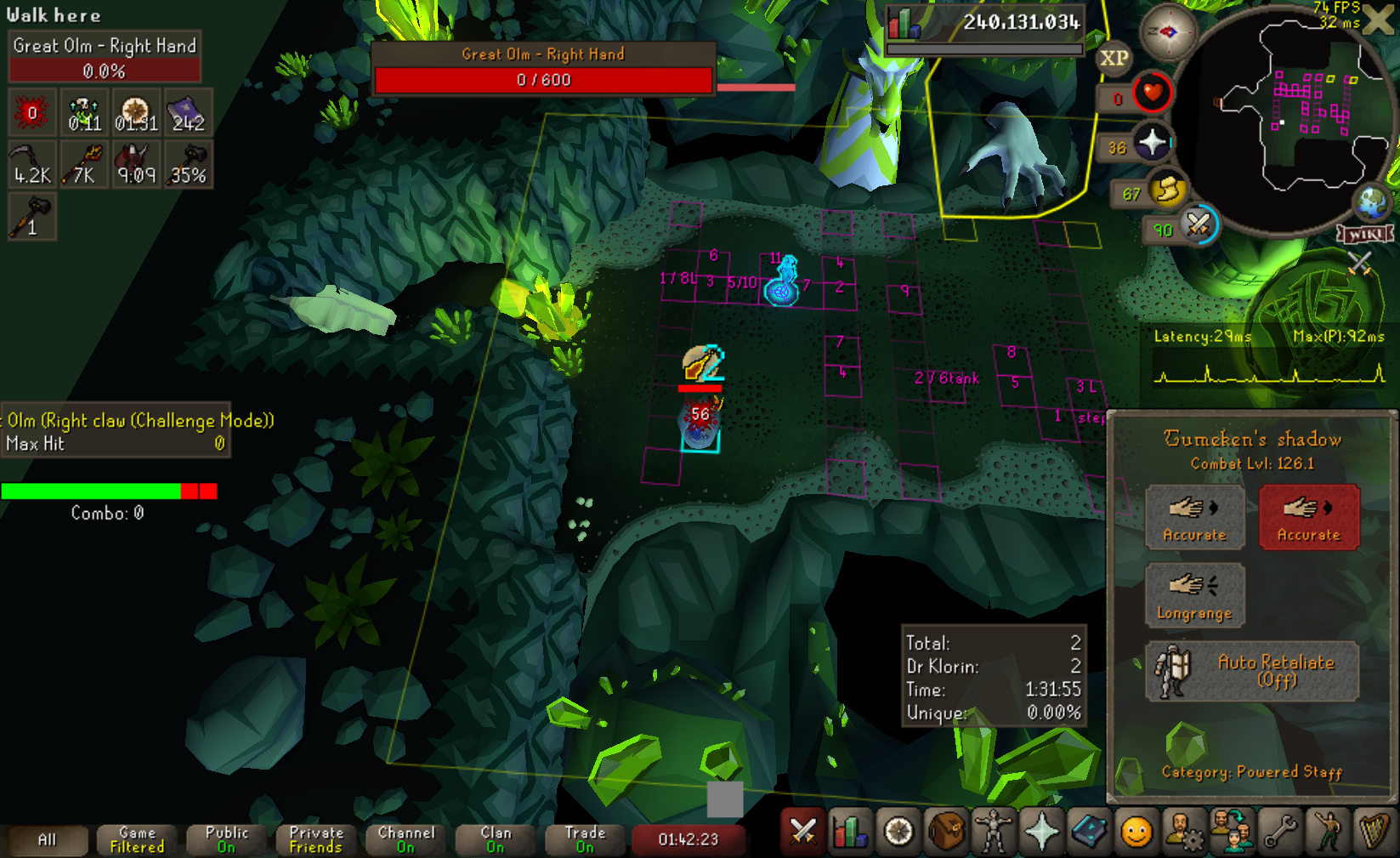This screenshot has height=858, width=1400.
Task: Open the inventory backpack tab
Action: 945,832
